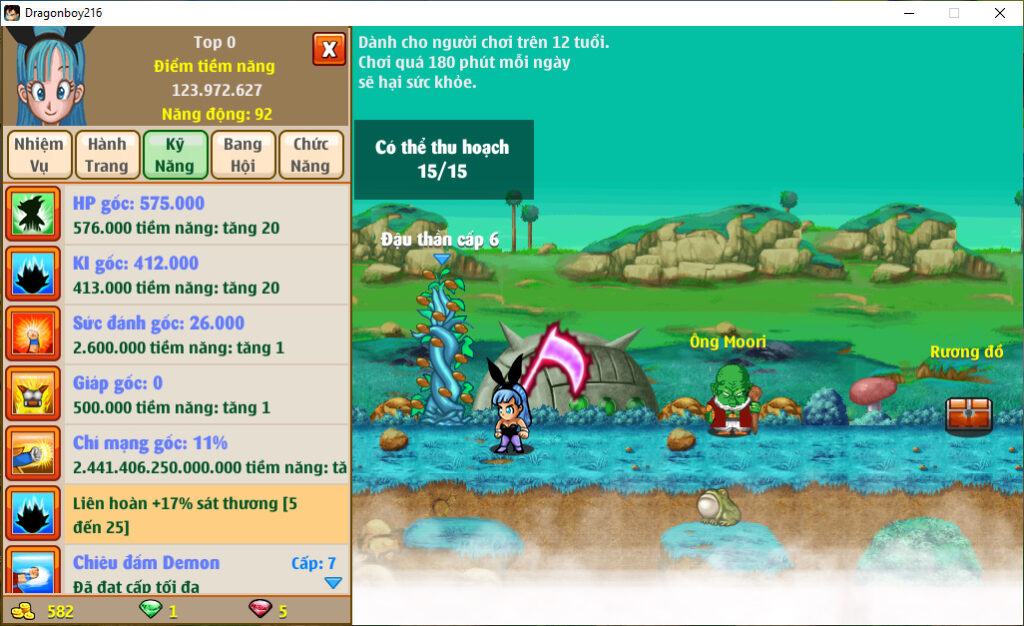
Task: Select the Kỹ Năng tab
Action: [175, 155]
